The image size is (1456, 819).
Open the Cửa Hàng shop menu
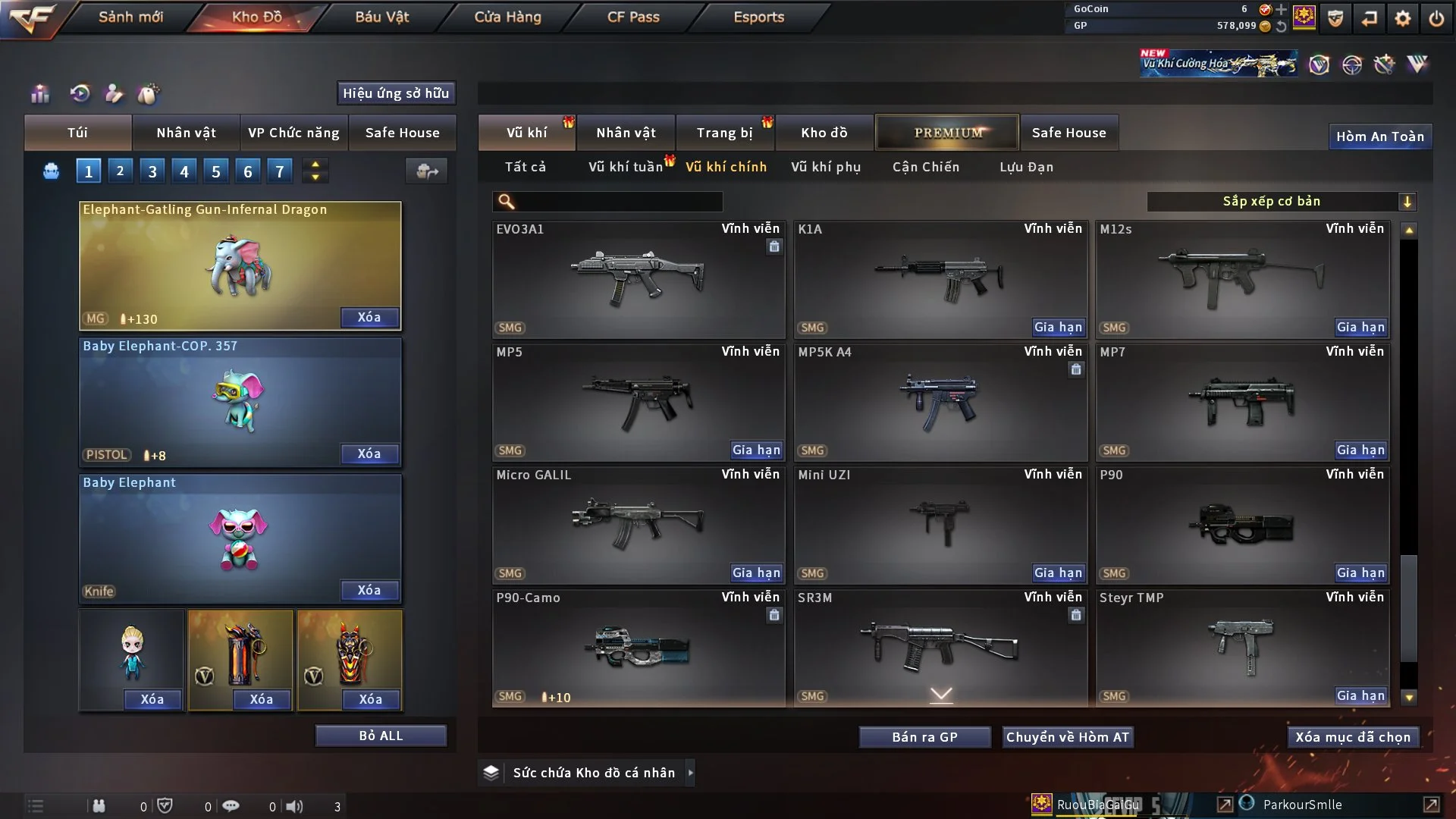[507, 17]
